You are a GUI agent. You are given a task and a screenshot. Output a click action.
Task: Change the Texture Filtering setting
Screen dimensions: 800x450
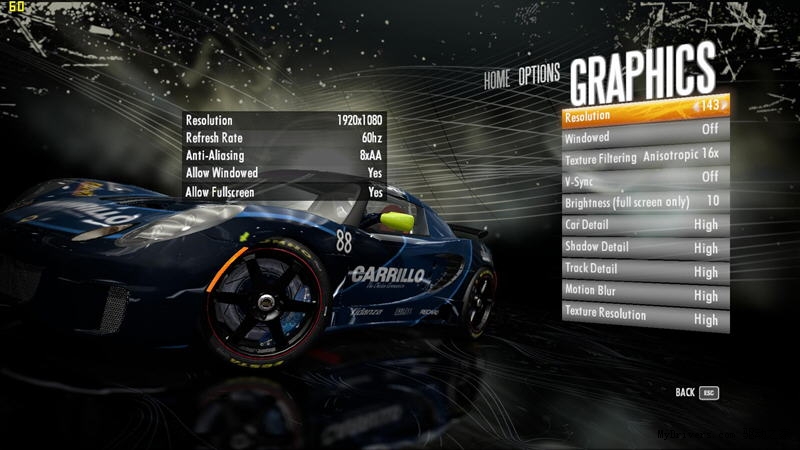coord(645,155)
